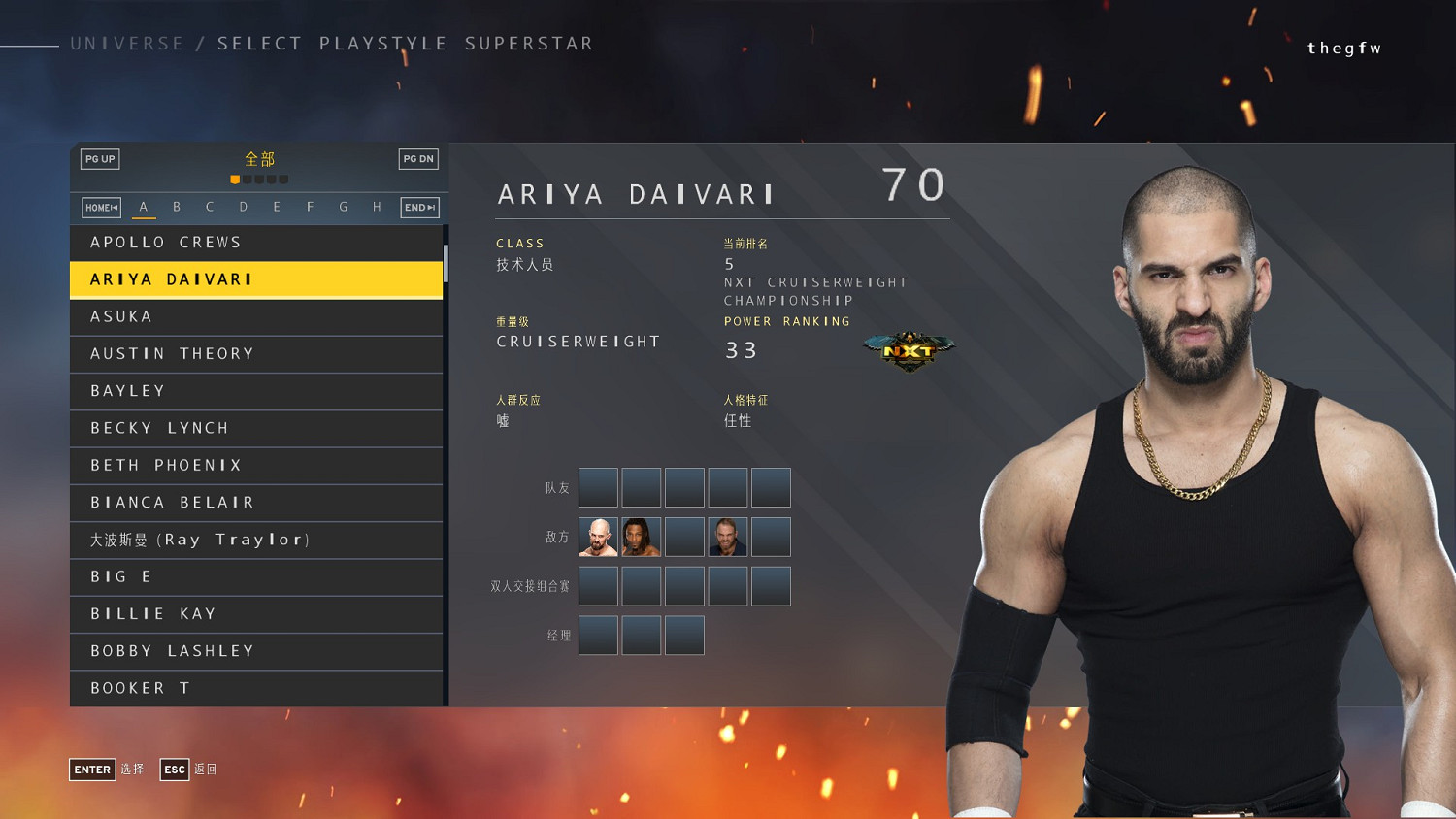Activate the second filter page dot
The image size is (1456, 819).
click(x=248, y=179)
